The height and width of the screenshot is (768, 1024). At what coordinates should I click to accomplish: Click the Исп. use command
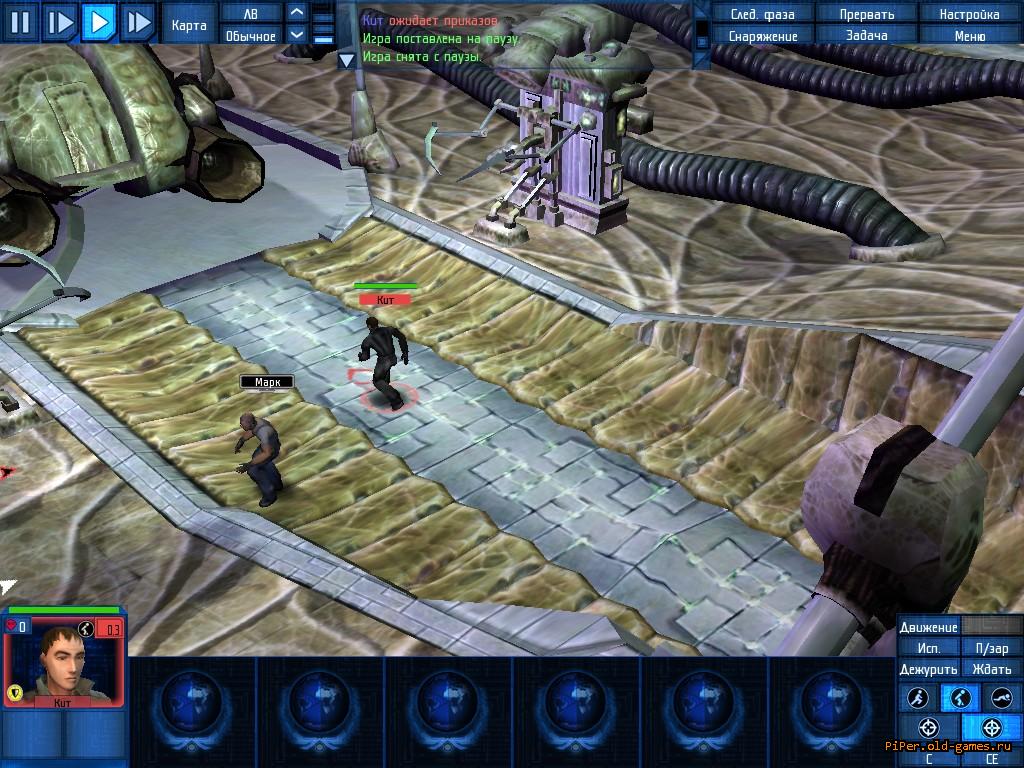click(928, 648)
